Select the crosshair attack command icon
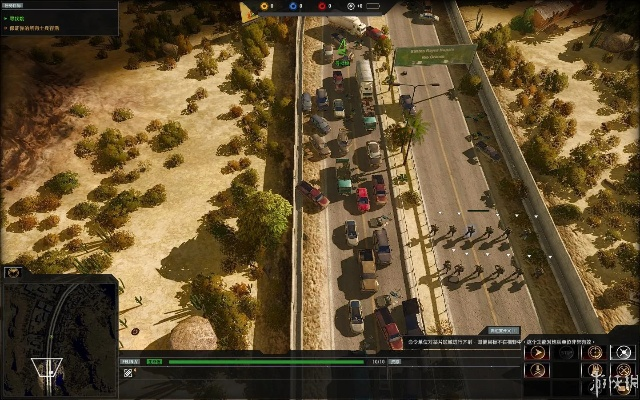Image resolution: width=640 pixels, height=400 pixels. [x=594, y=352]
